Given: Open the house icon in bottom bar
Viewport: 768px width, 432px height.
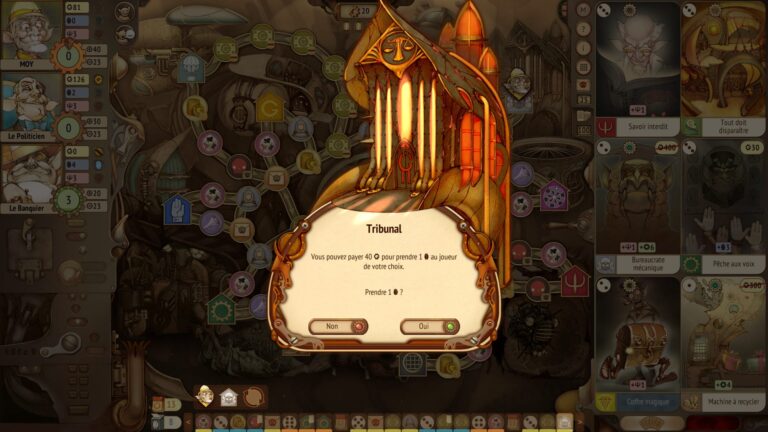Looking at the screenshot, I should tap(229, 397).
